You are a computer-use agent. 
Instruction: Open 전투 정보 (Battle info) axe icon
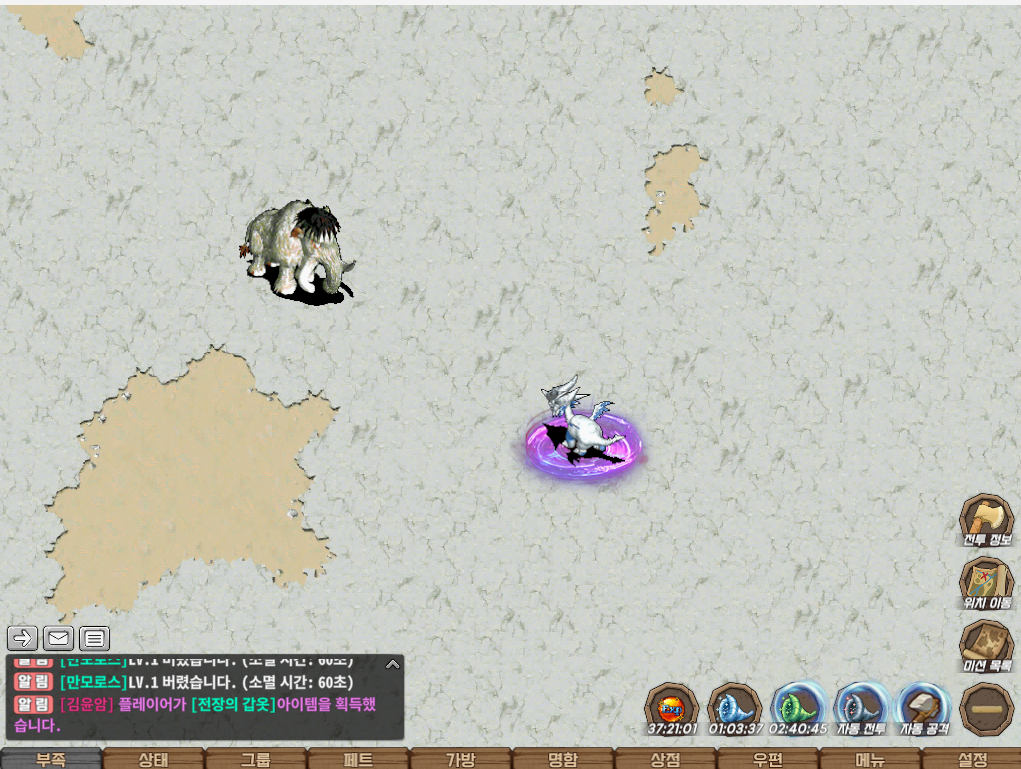[x=986, y=520]
